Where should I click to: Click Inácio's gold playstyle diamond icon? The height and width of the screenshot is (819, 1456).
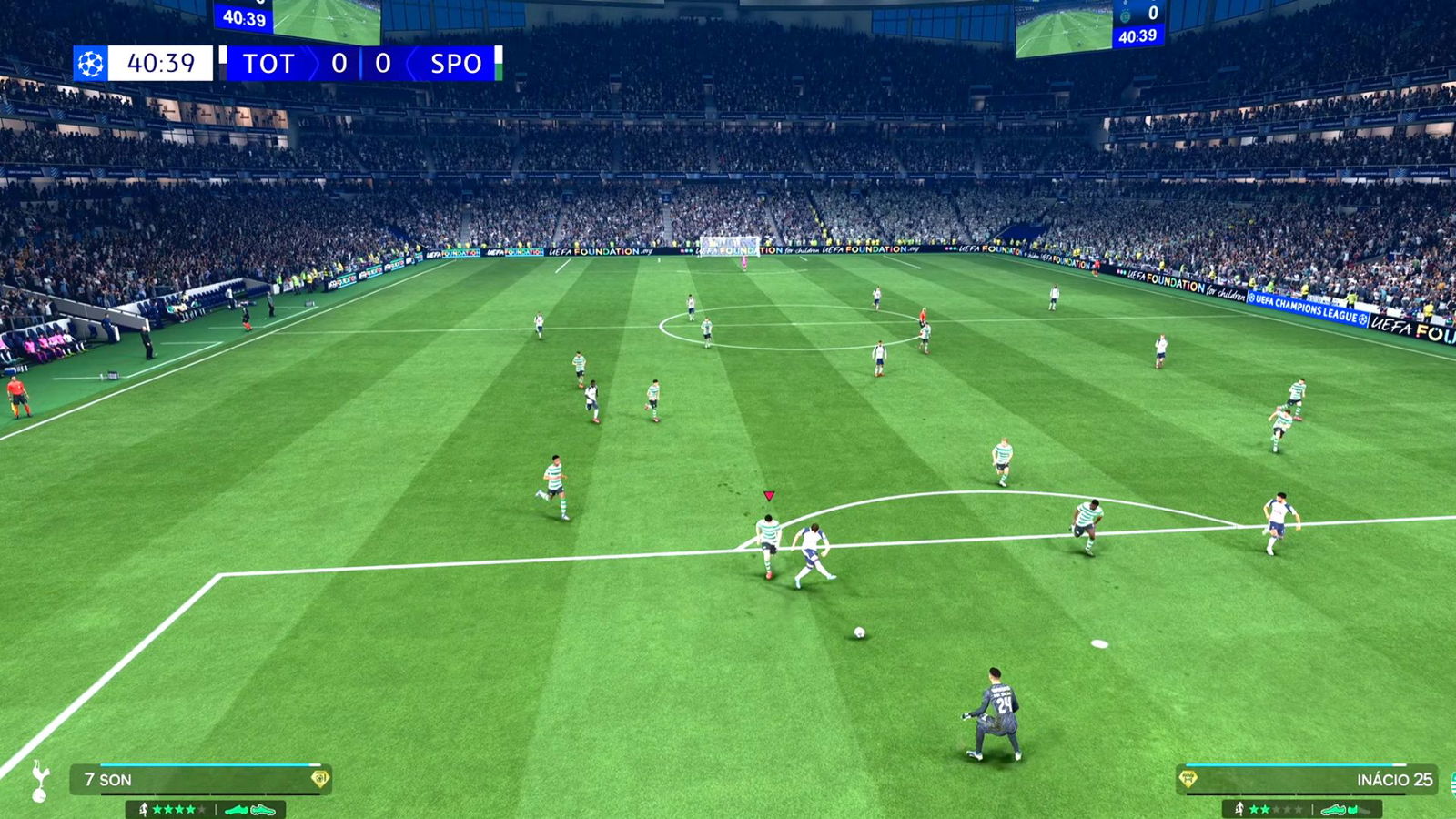click(1188, 778)
